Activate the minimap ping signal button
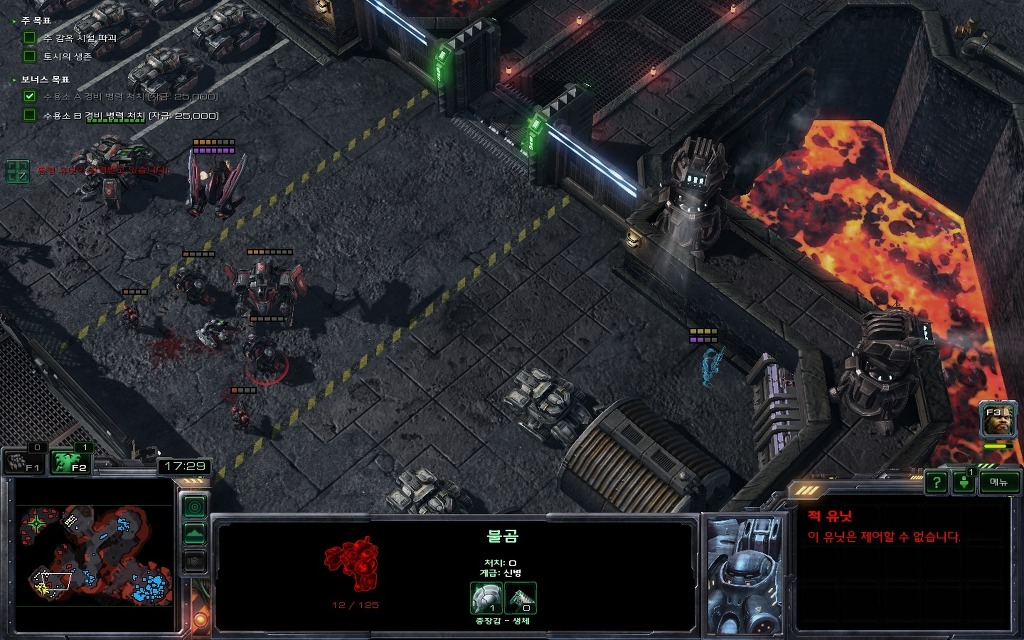This screenshot has height=640, width=1024. (195, 505)
